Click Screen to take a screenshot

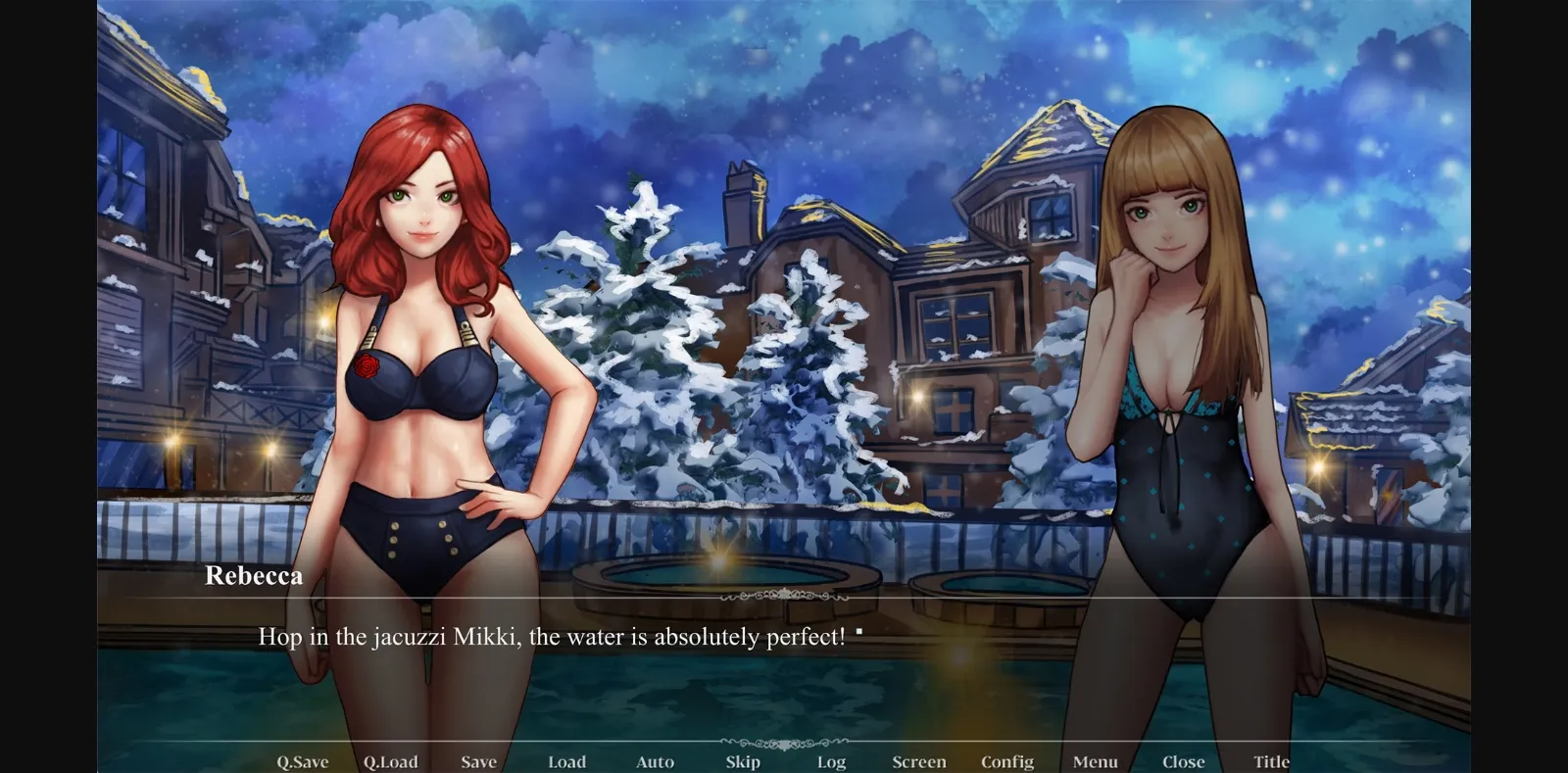[919, 761]
